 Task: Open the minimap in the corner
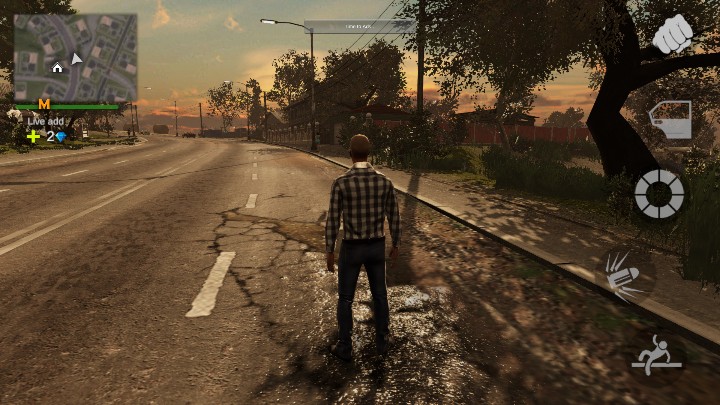[x=75, y=57]
